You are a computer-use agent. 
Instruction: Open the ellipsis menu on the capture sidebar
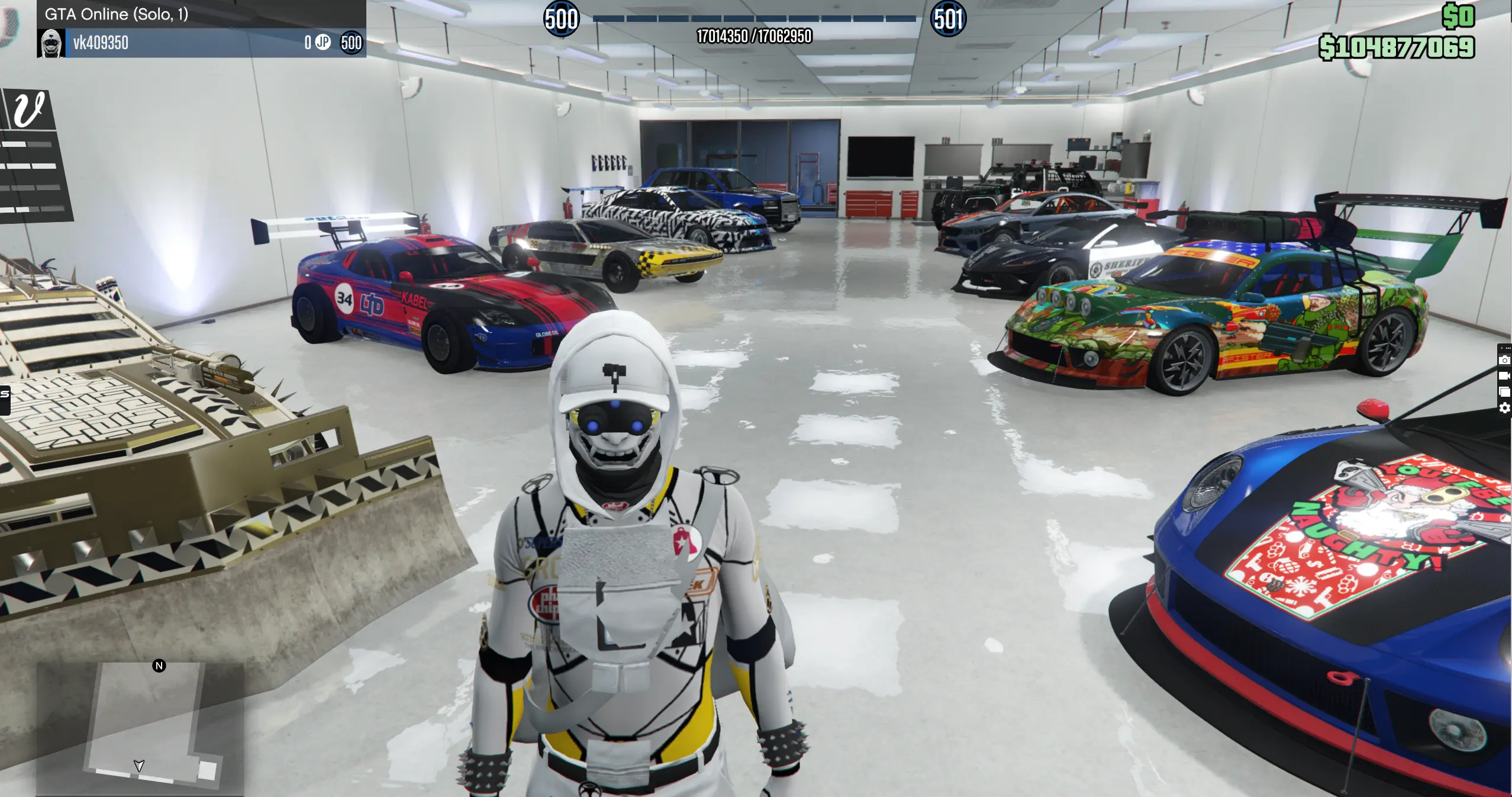pos(1508,348)
